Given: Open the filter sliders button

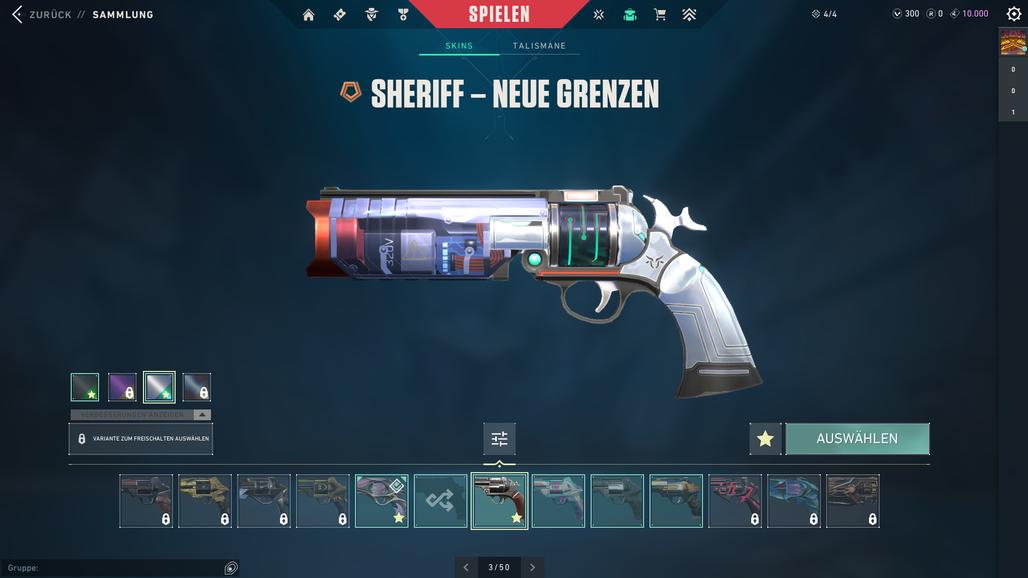Looking at the screenshot, I should click(x=499, y=439).
